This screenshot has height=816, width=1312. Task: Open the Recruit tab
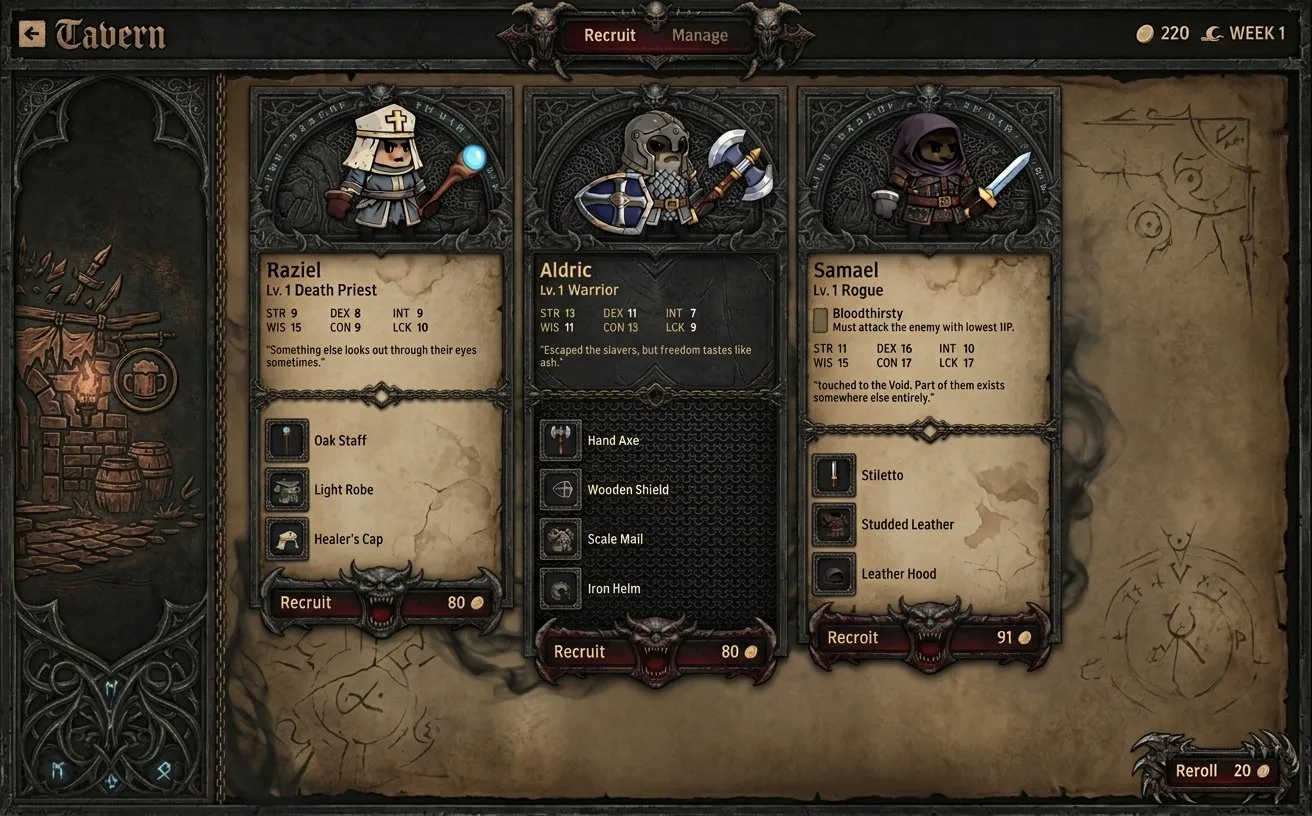coord(612,35)
